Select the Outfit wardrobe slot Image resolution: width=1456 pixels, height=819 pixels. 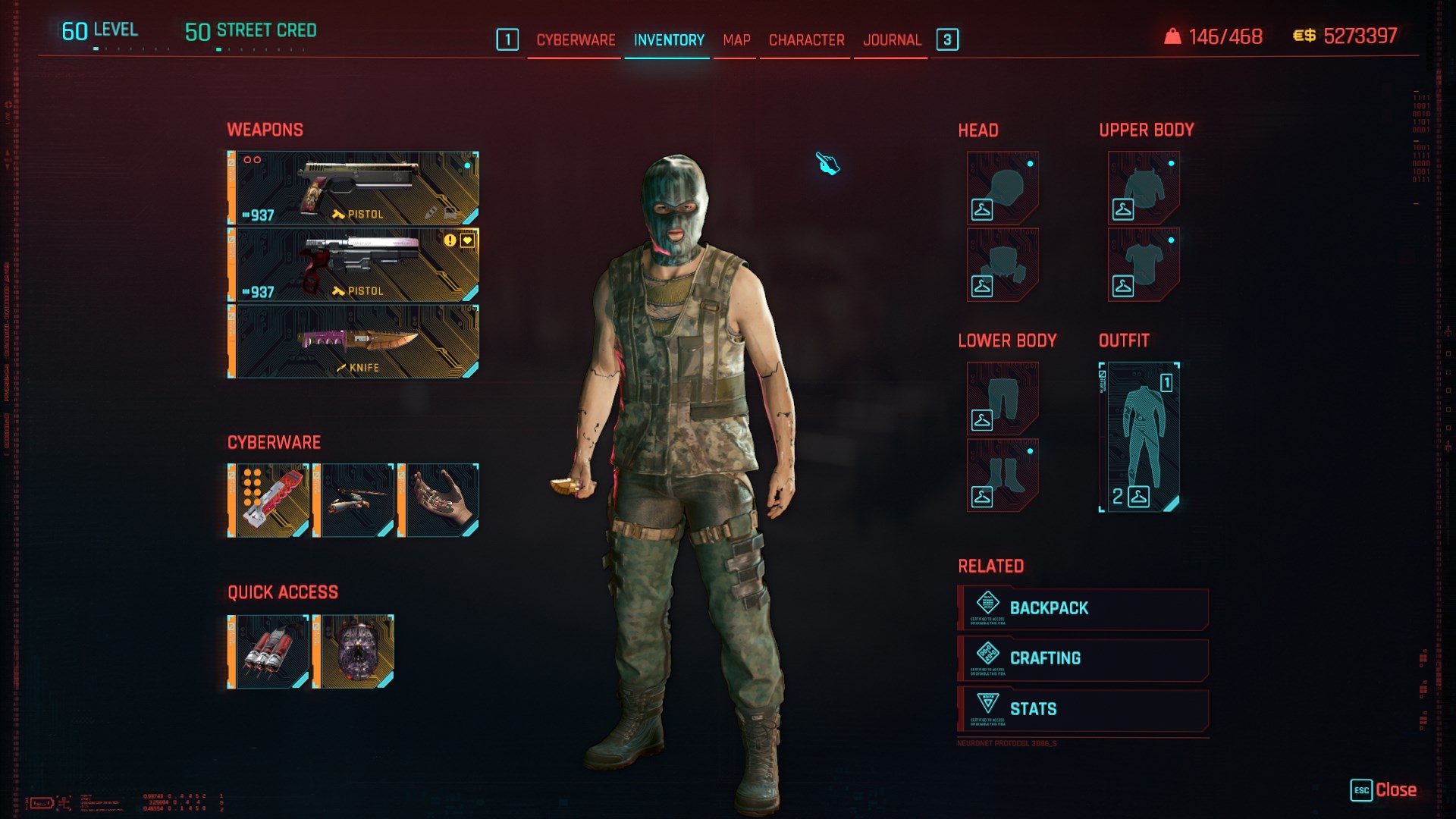pyautogui.click(x=1139, y=437)
